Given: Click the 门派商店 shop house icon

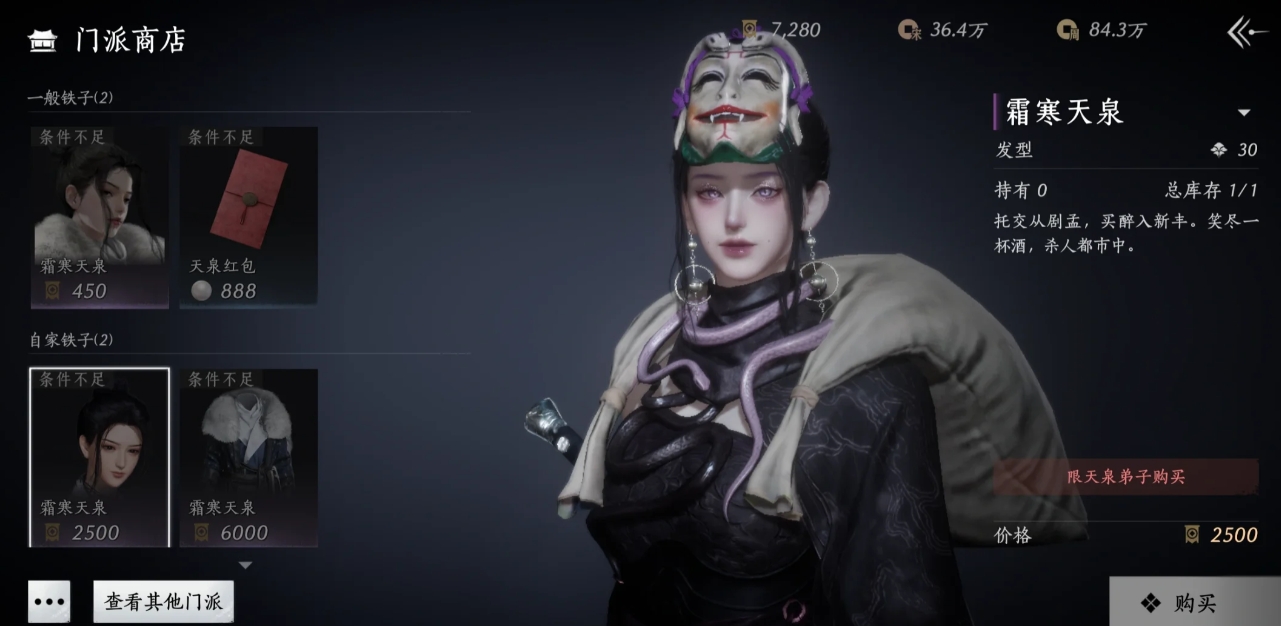Looking at the screenshot, I should pos(43,40).
